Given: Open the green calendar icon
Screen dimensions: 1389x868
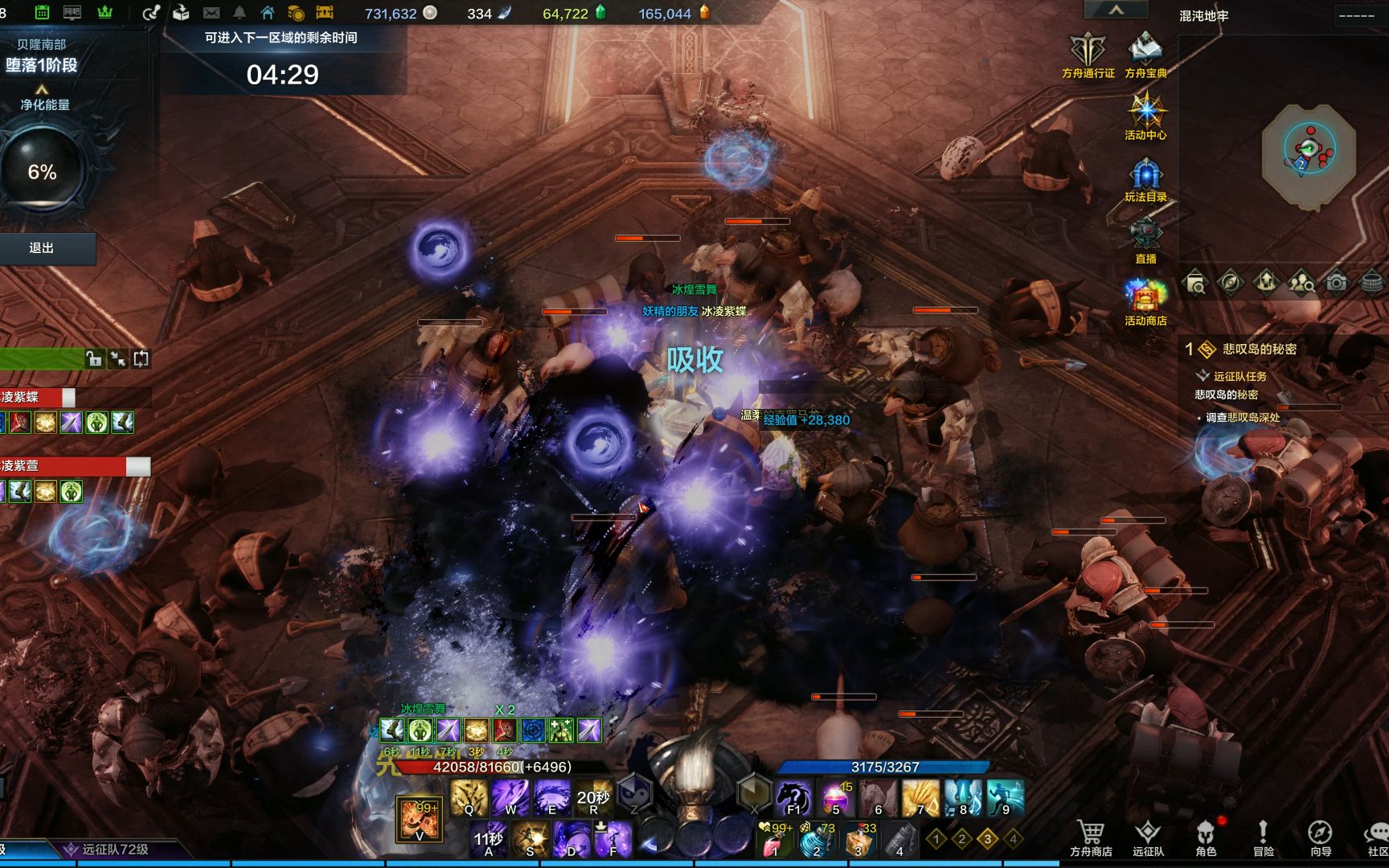Looking at the screenshot, I should click(43, 13).
